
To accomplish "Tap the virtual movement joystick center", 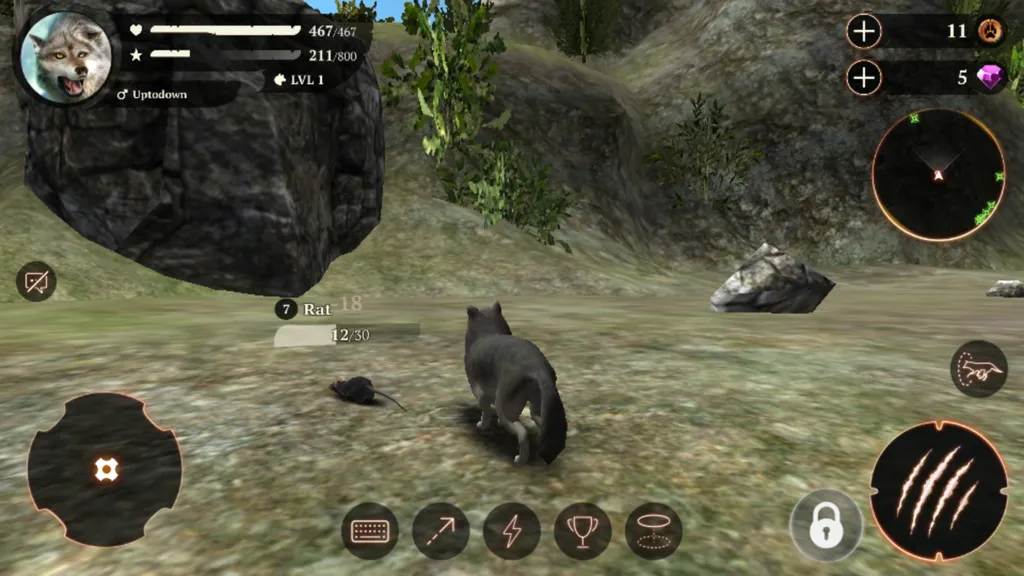I will pos(105,469).
